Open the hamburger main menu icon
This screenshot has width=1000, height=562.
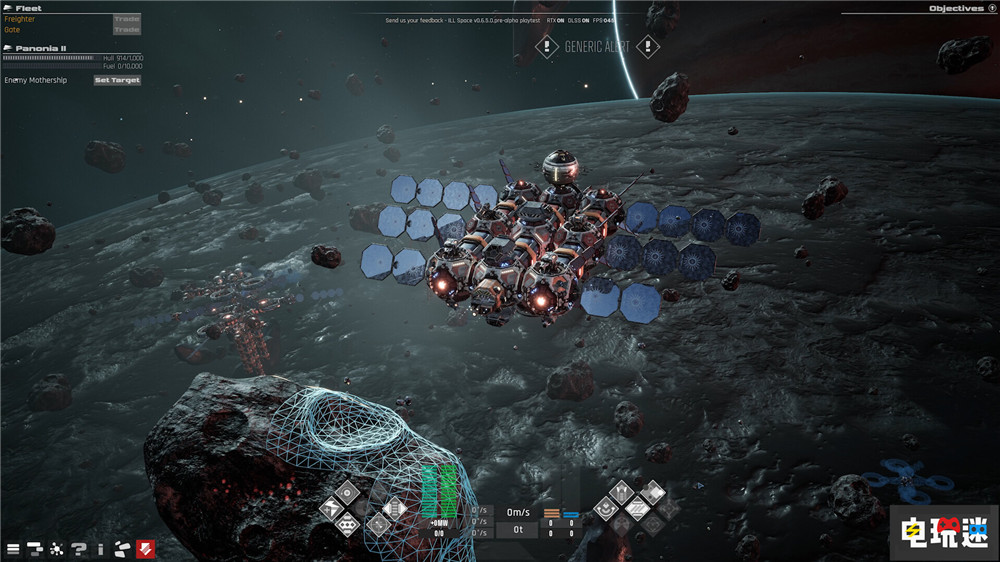point(13,548)
